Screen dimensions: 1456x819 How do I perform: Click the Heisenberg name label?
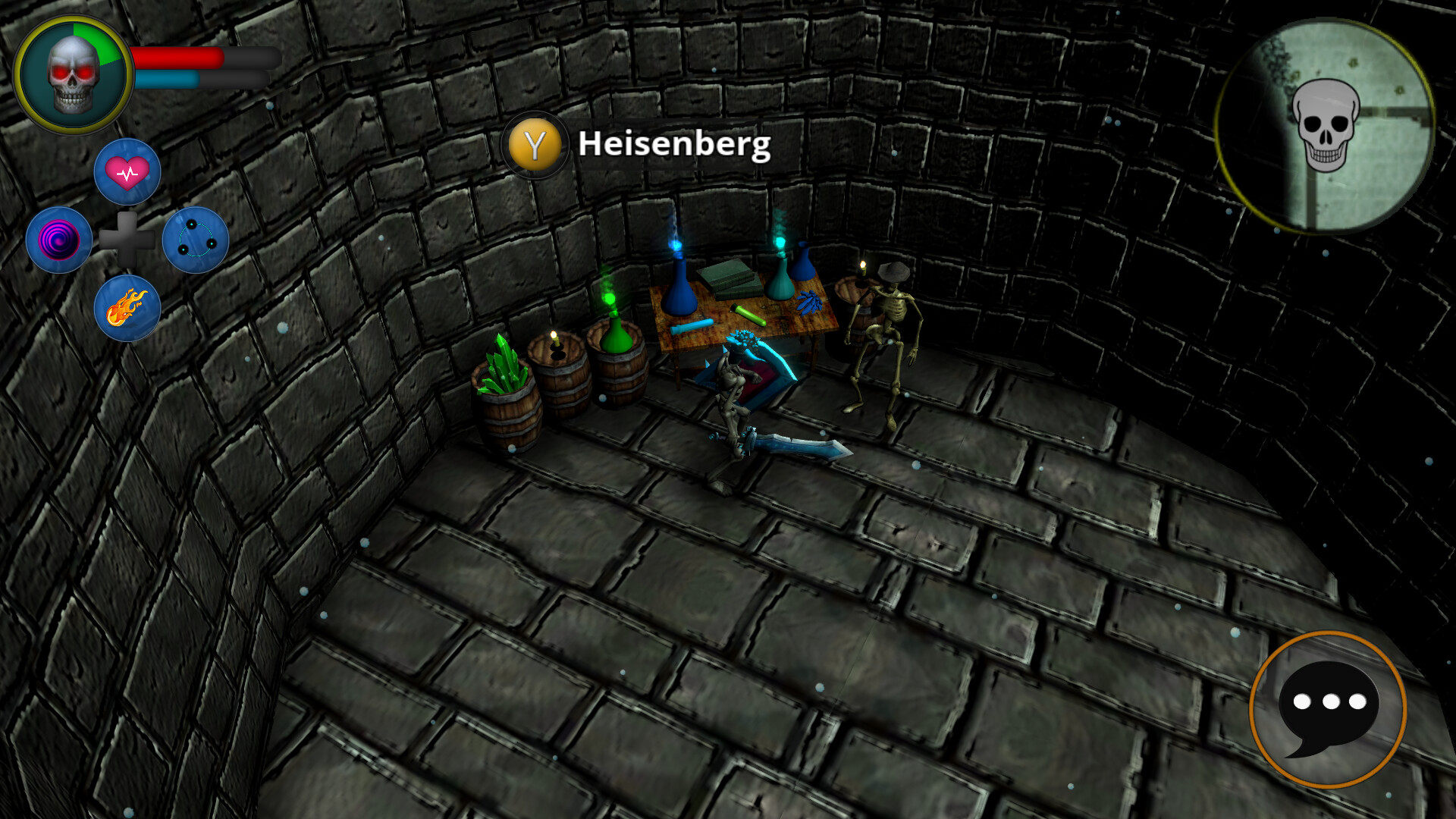[673, 145]
